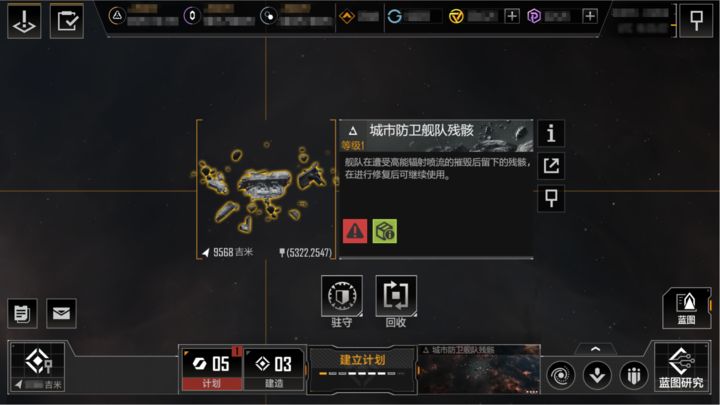The height and width of the screenshot is (405, 720).
Task: Open the green crate info icon
Action: (x=385, y=231)
